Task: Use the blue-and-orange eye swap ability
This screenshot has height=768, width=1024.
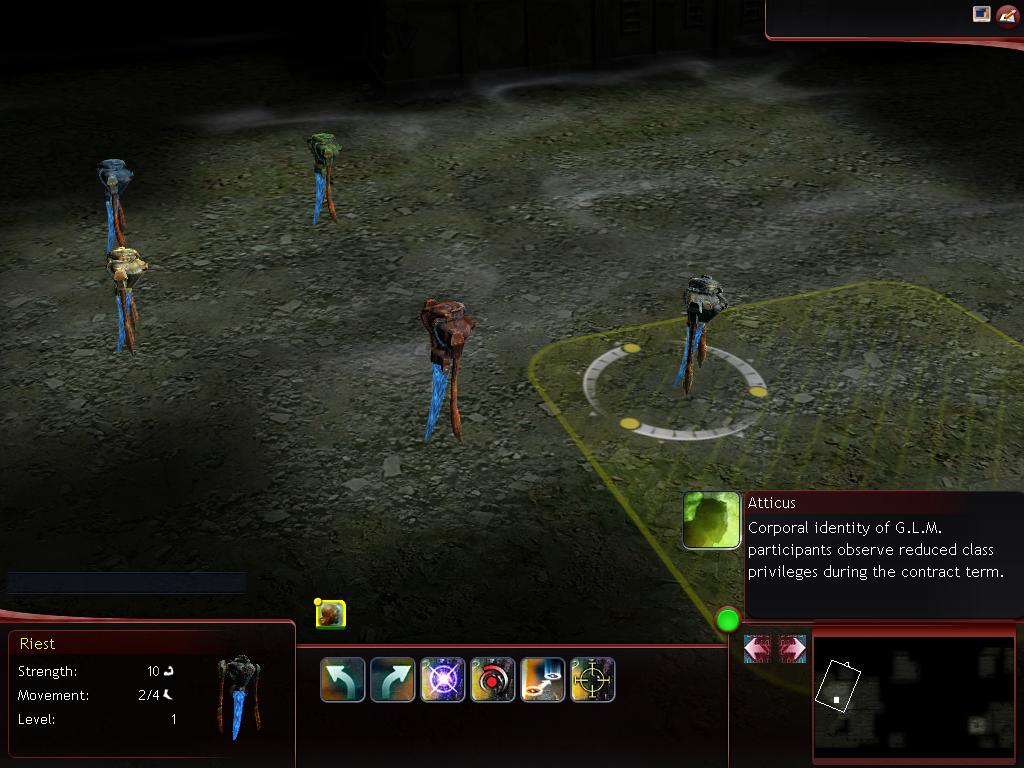Action: (x=543, y=680)
